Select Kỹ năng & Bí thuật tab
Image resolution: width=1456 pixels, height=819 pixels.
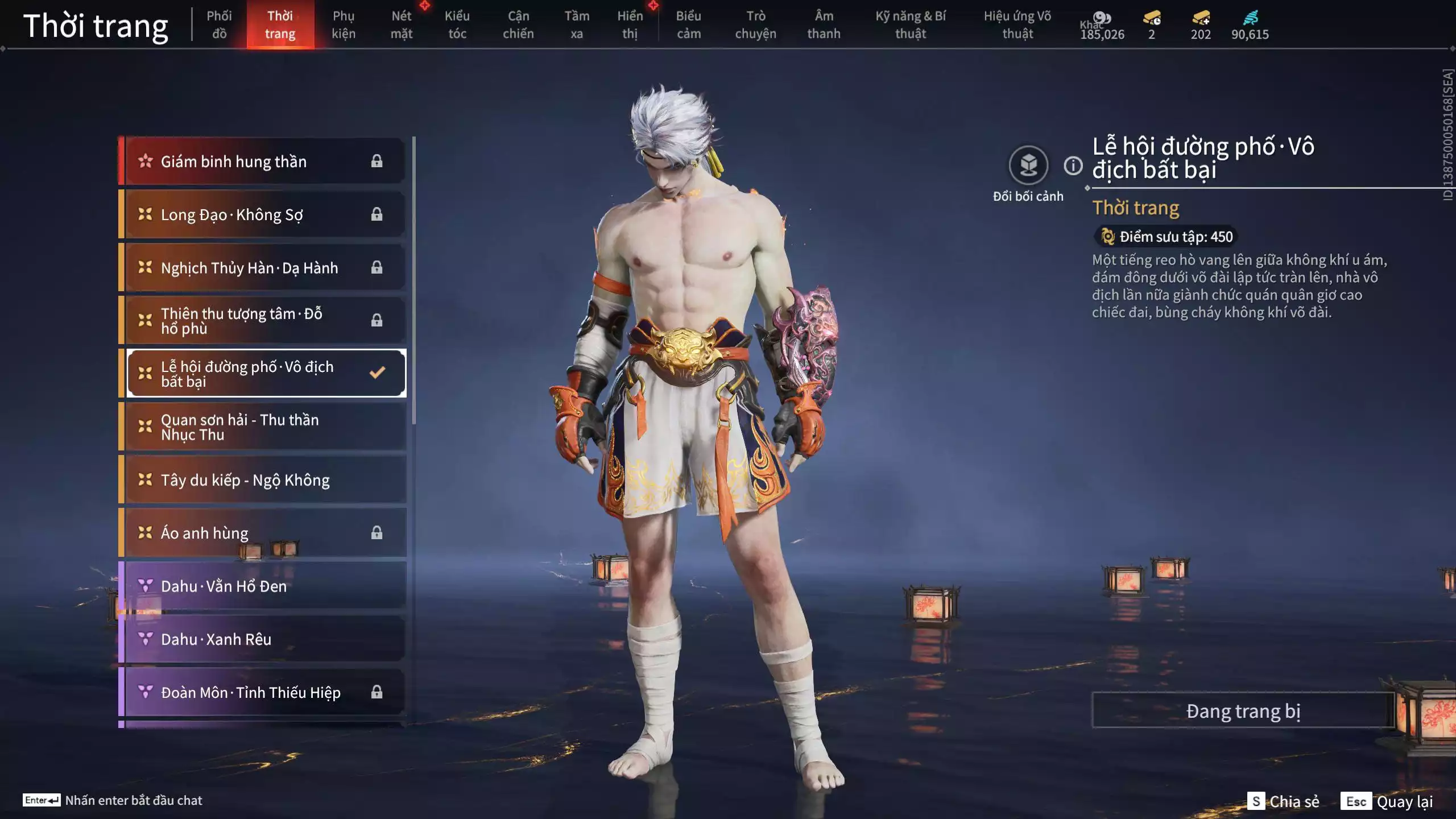tap(911, 24)
